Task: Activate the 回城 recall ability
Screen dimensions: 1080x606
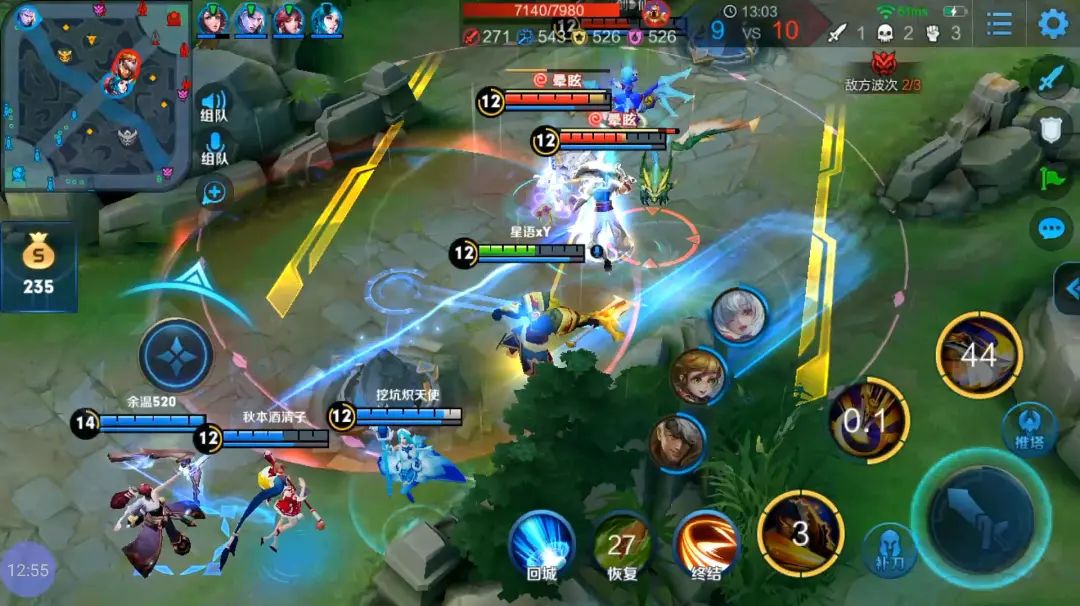Action: click(x=541, y=546)
